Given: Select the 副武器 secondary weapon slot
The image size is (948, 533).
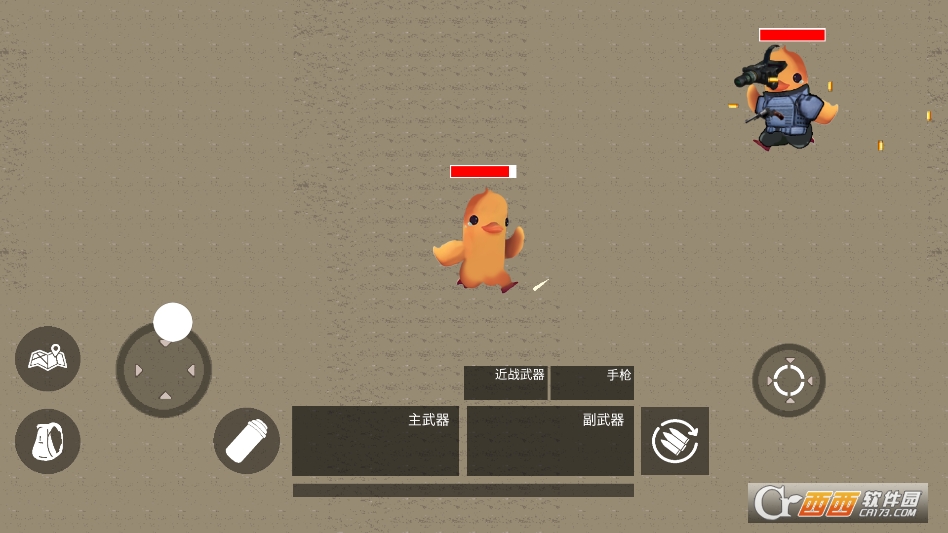Looking at the screenshot, I should click(x=550, y=440).
